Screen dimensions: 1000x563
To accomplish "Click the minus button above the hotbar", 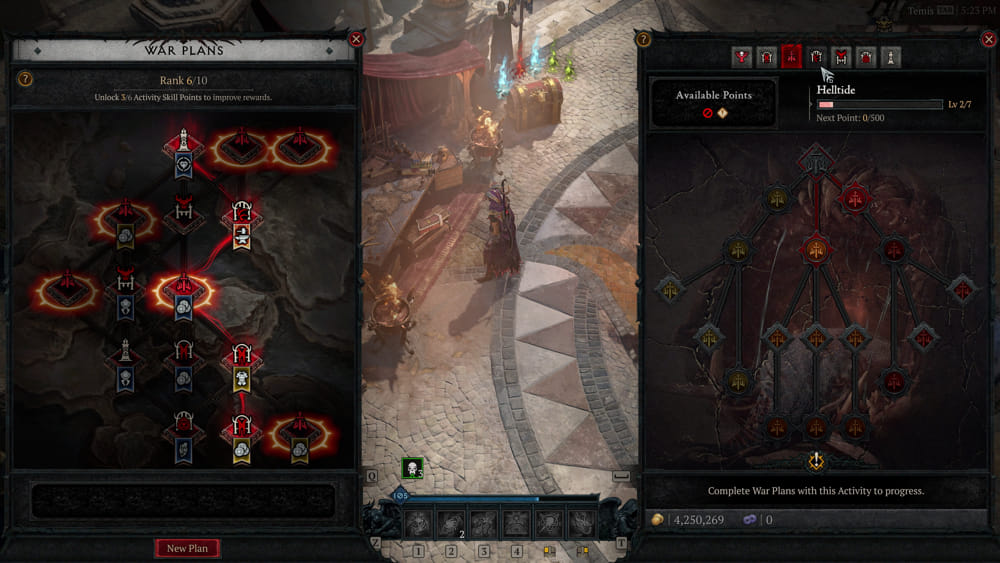I will click(x=621, y=476).
